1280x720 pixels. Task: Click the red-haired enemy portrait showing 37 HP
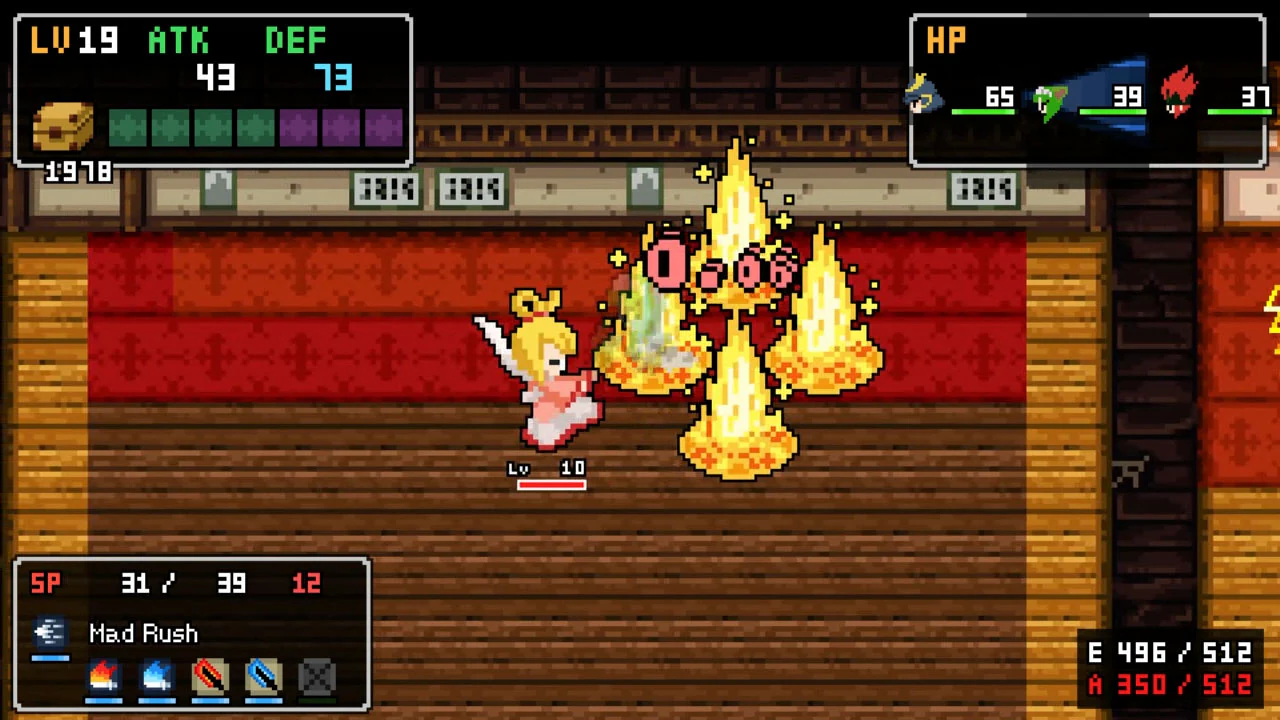point(1180,95)
